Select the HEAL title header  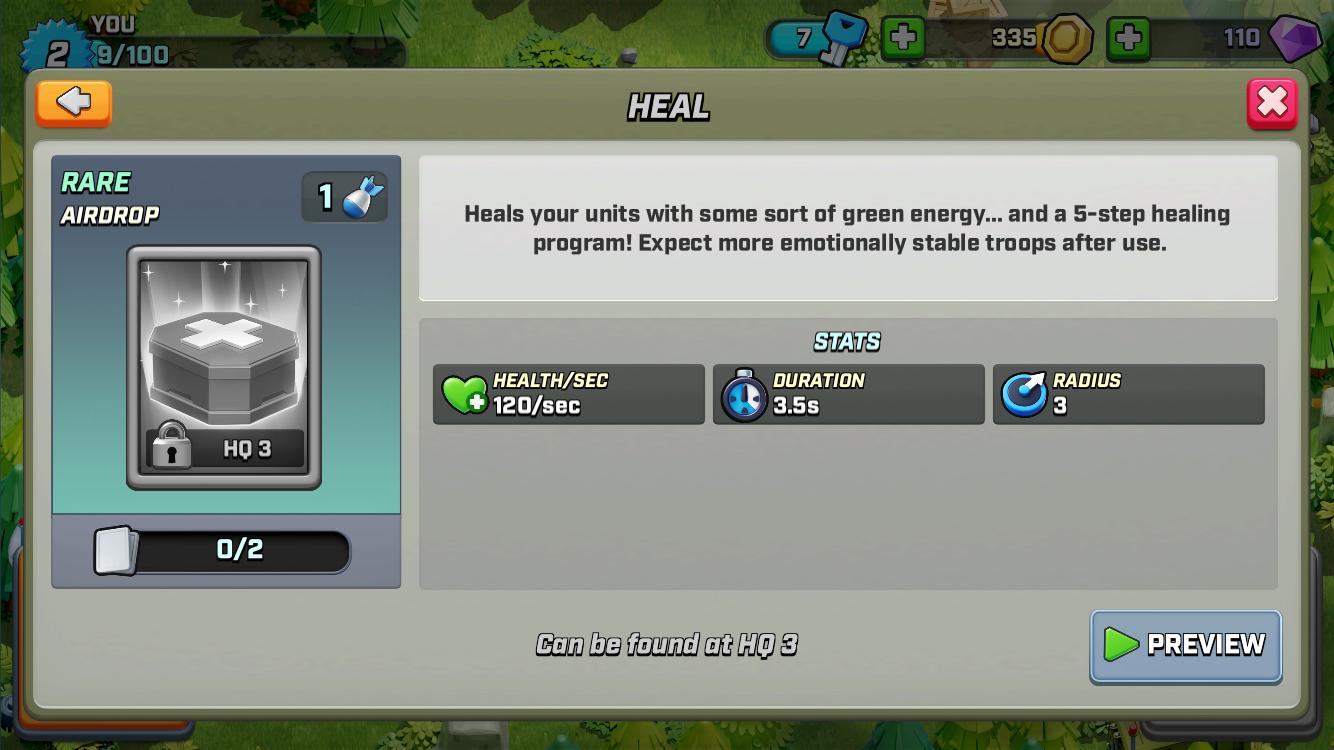click(667, 107)
